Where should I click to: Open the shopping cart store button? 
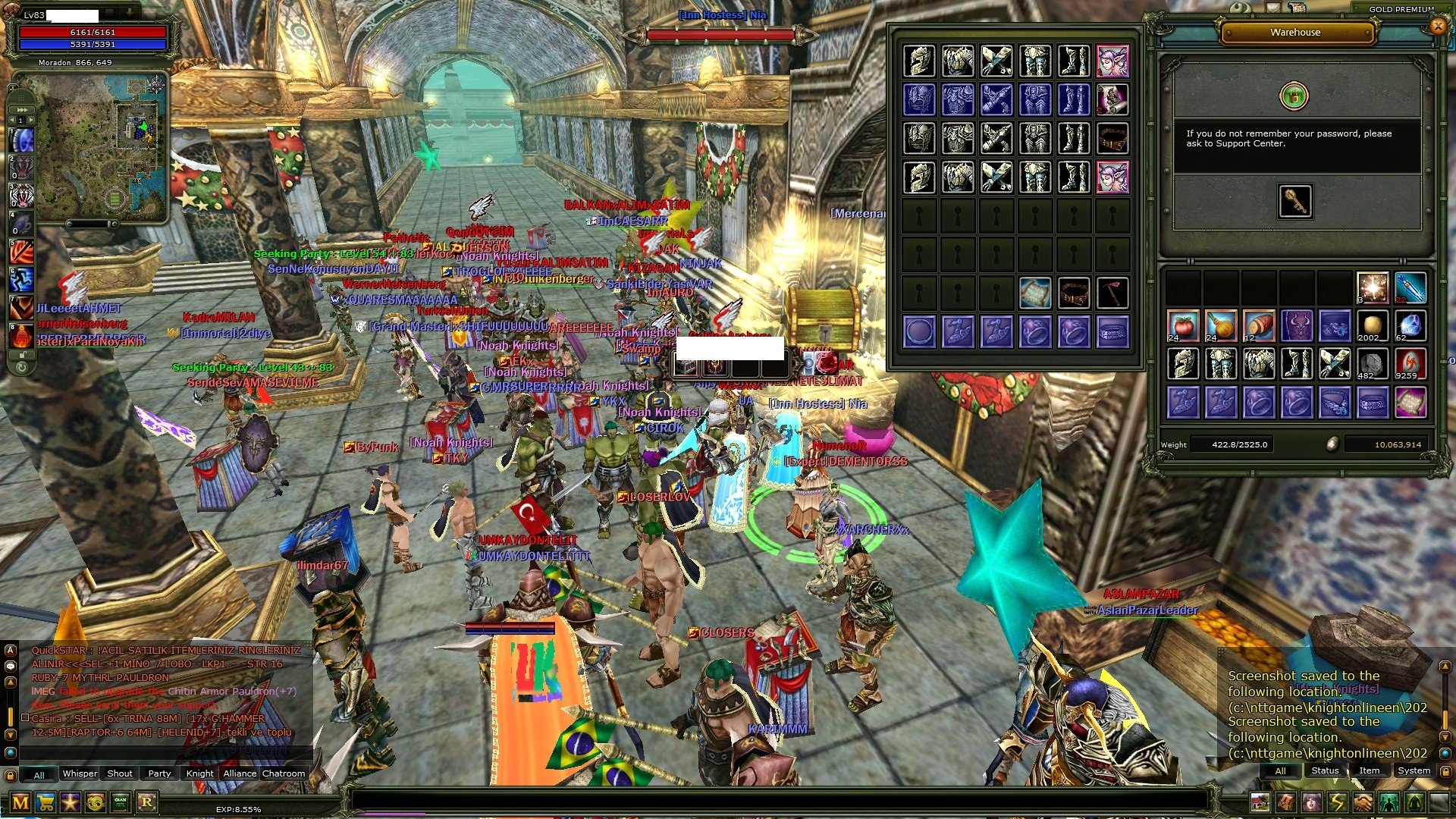coord(45,802)
